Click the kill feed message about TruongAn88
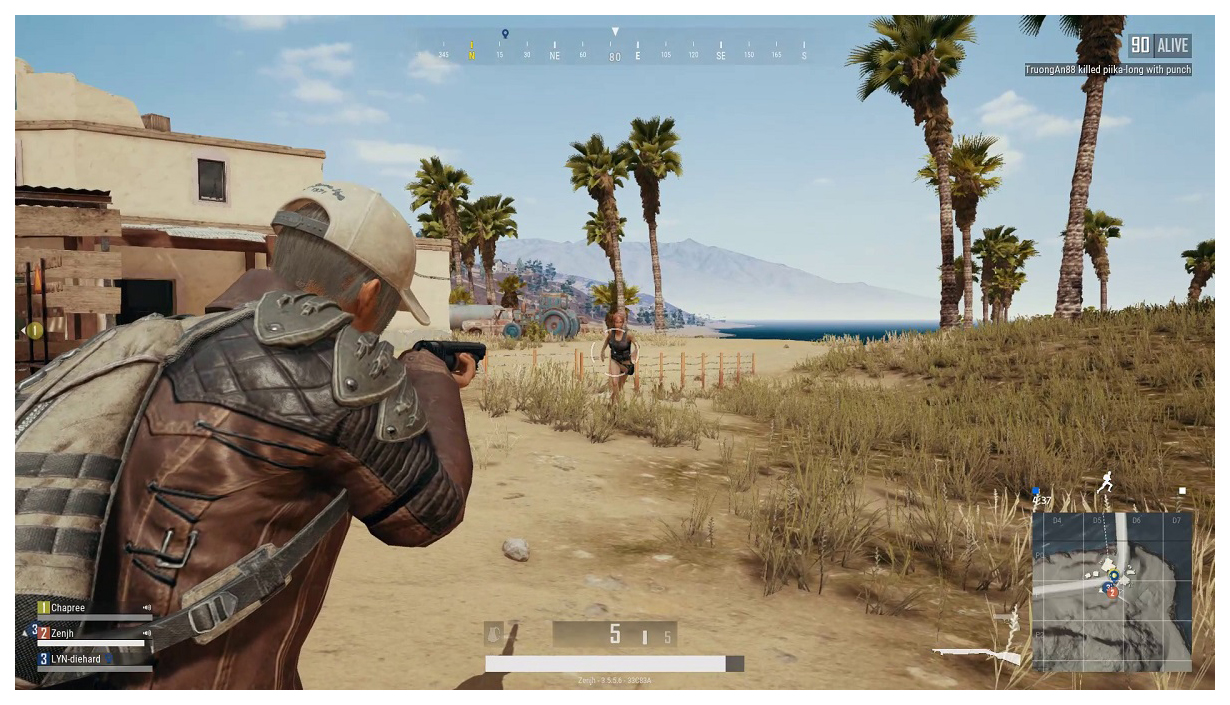The width and height of the screenshot is (1230, 705). pyautogui.click(x=1108, y=70)
